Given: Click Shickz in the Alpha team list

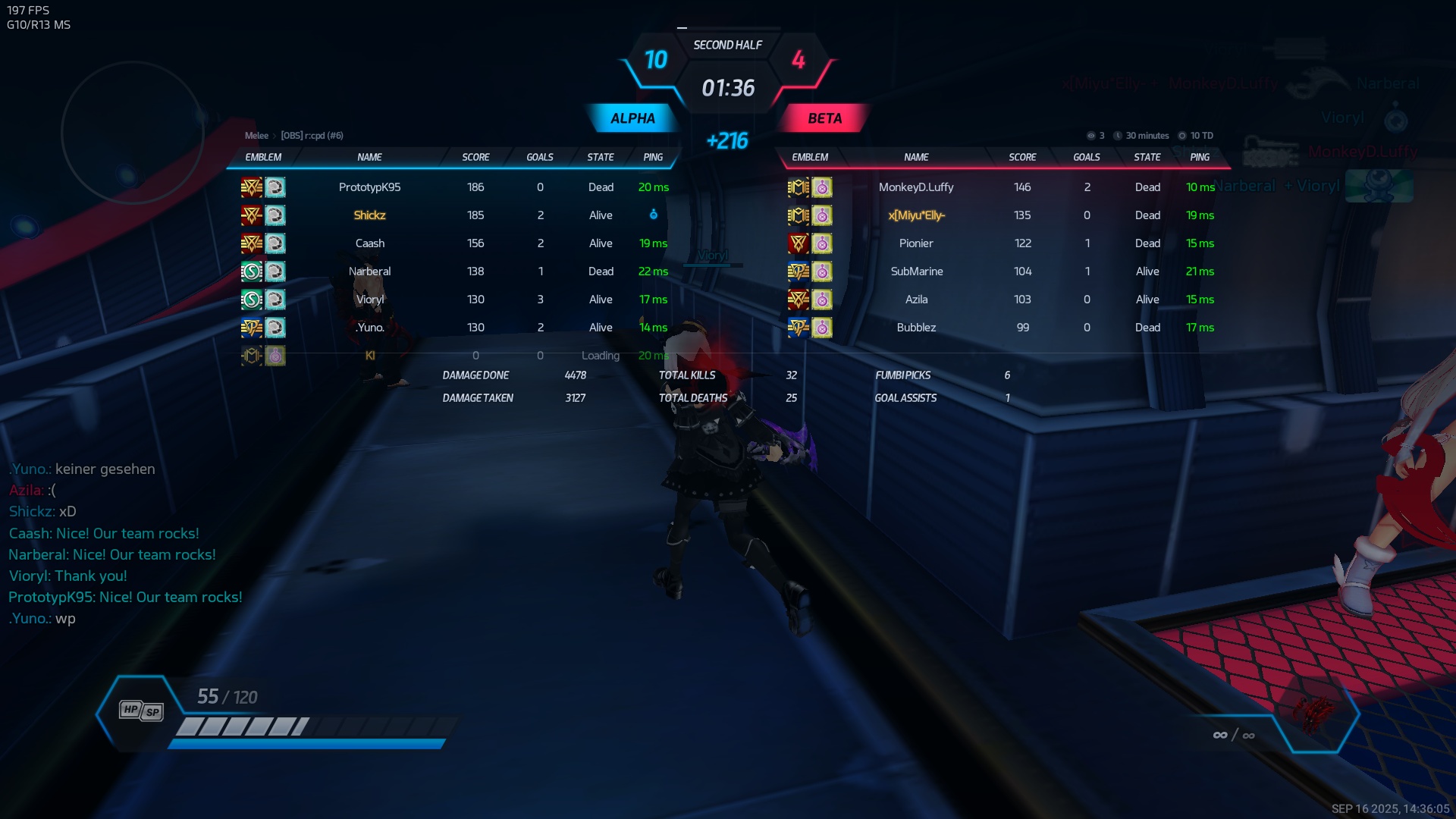Looking at the screenshot, I should pos(369,215).
